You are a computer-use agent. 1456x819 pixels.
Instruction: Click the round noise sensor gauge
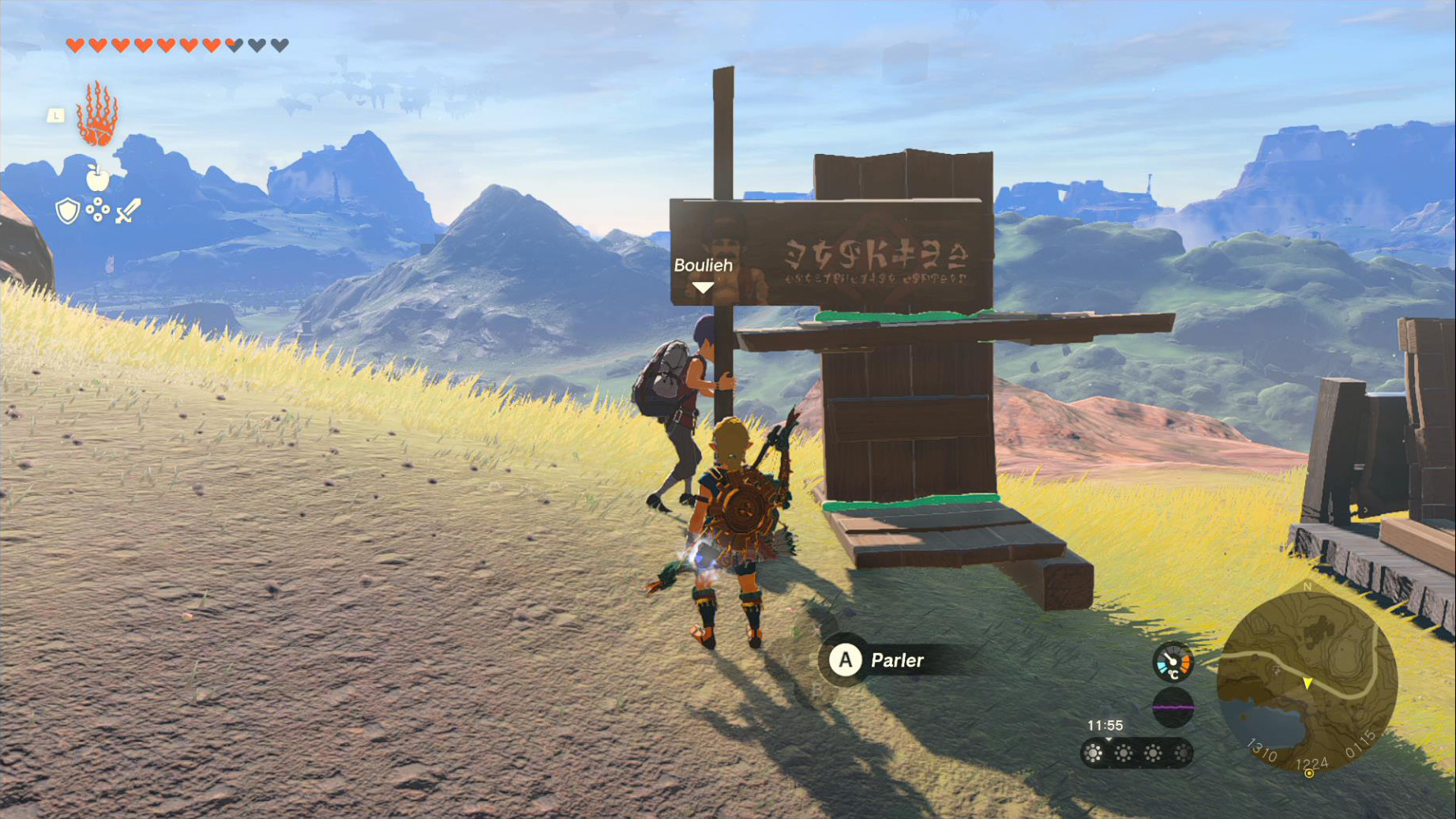pos(1173,707)
